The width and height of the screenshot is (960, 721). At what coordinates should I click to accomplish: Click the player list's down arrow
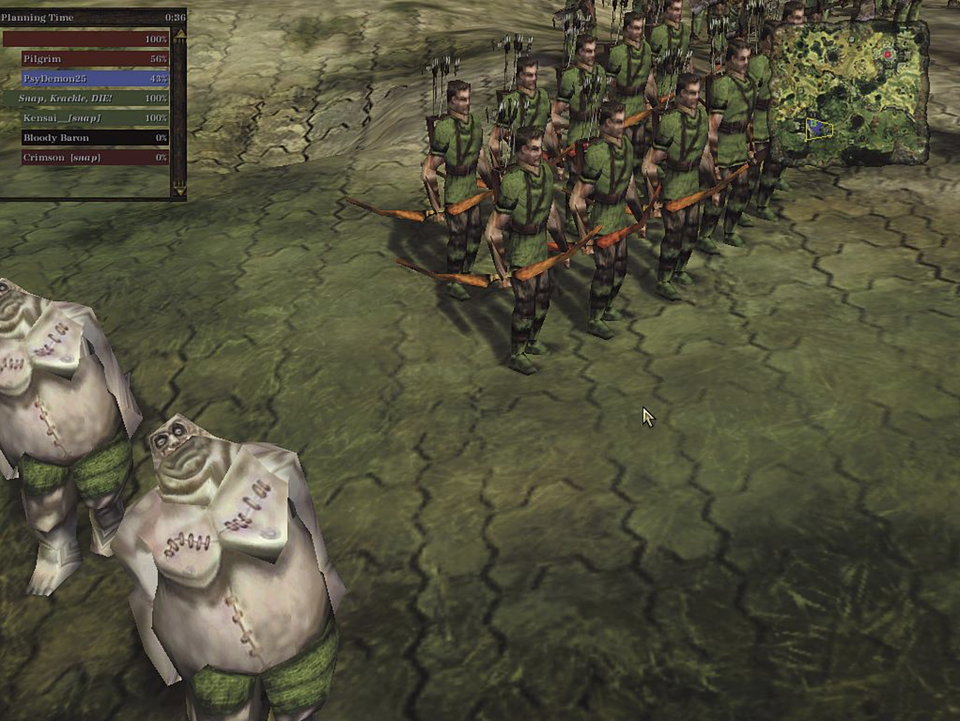pos(179,186)
